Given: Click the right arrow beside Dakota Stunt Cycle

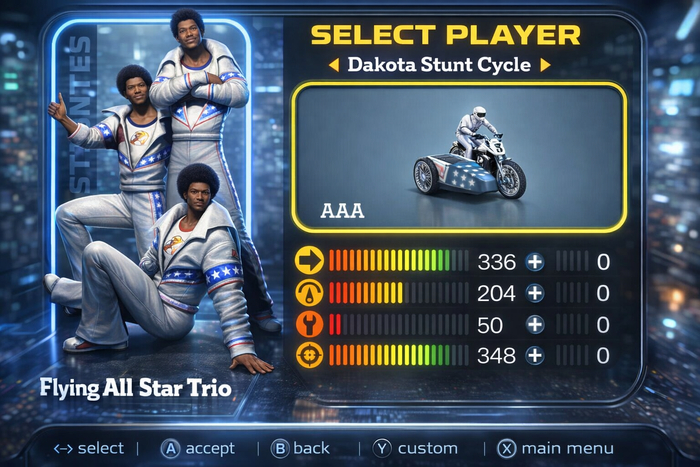Looking at the screenshot, I should point(545,65).
